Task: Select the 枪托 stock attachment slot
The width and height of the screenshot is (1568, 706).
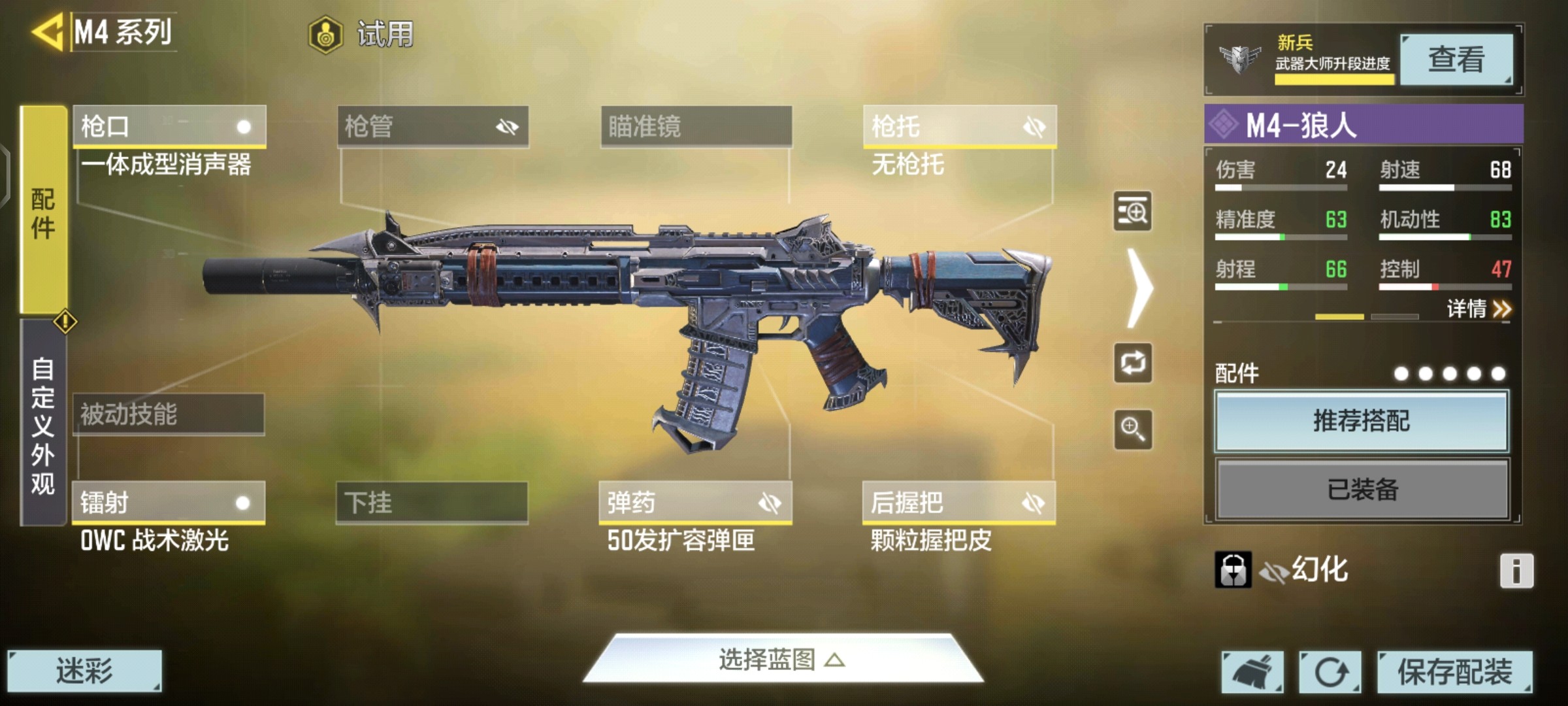Action: [x=959, y=126]
